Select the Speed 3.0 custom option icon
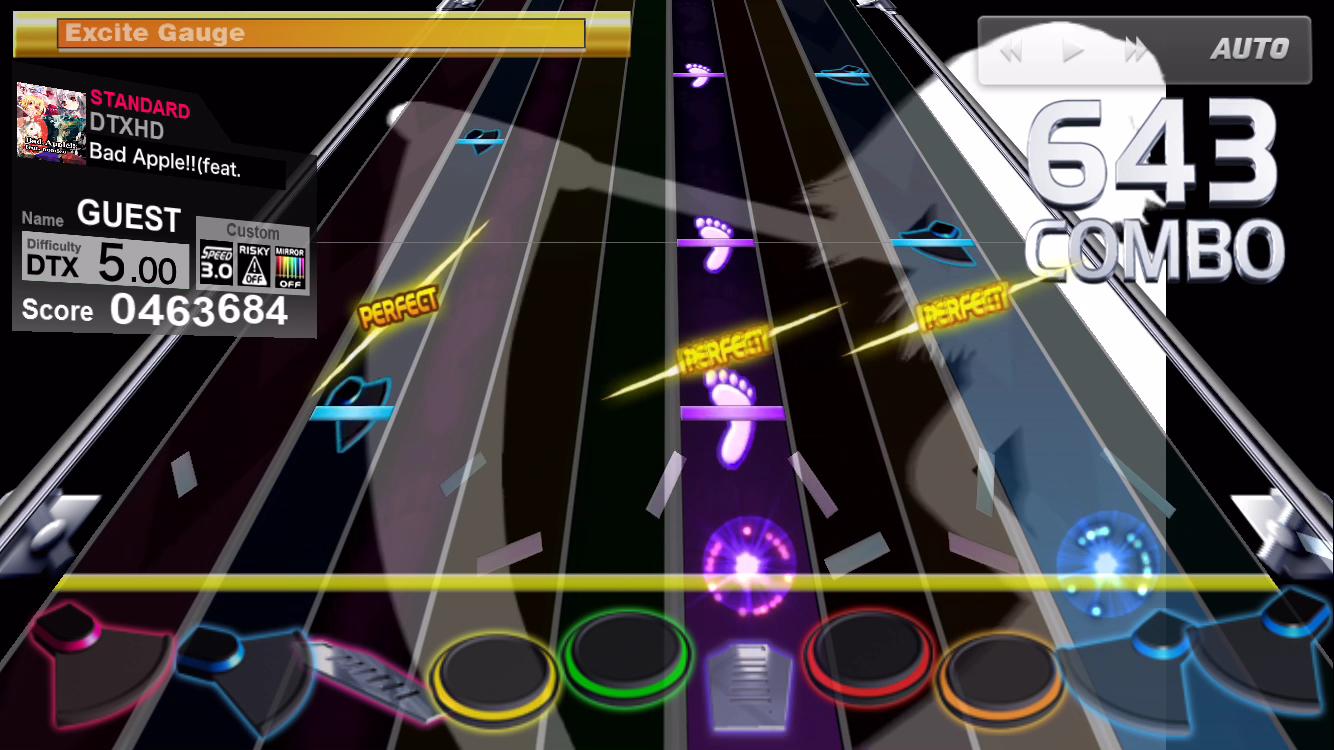This screenshot has height=750, width=1334. click(x=216, y=263)
